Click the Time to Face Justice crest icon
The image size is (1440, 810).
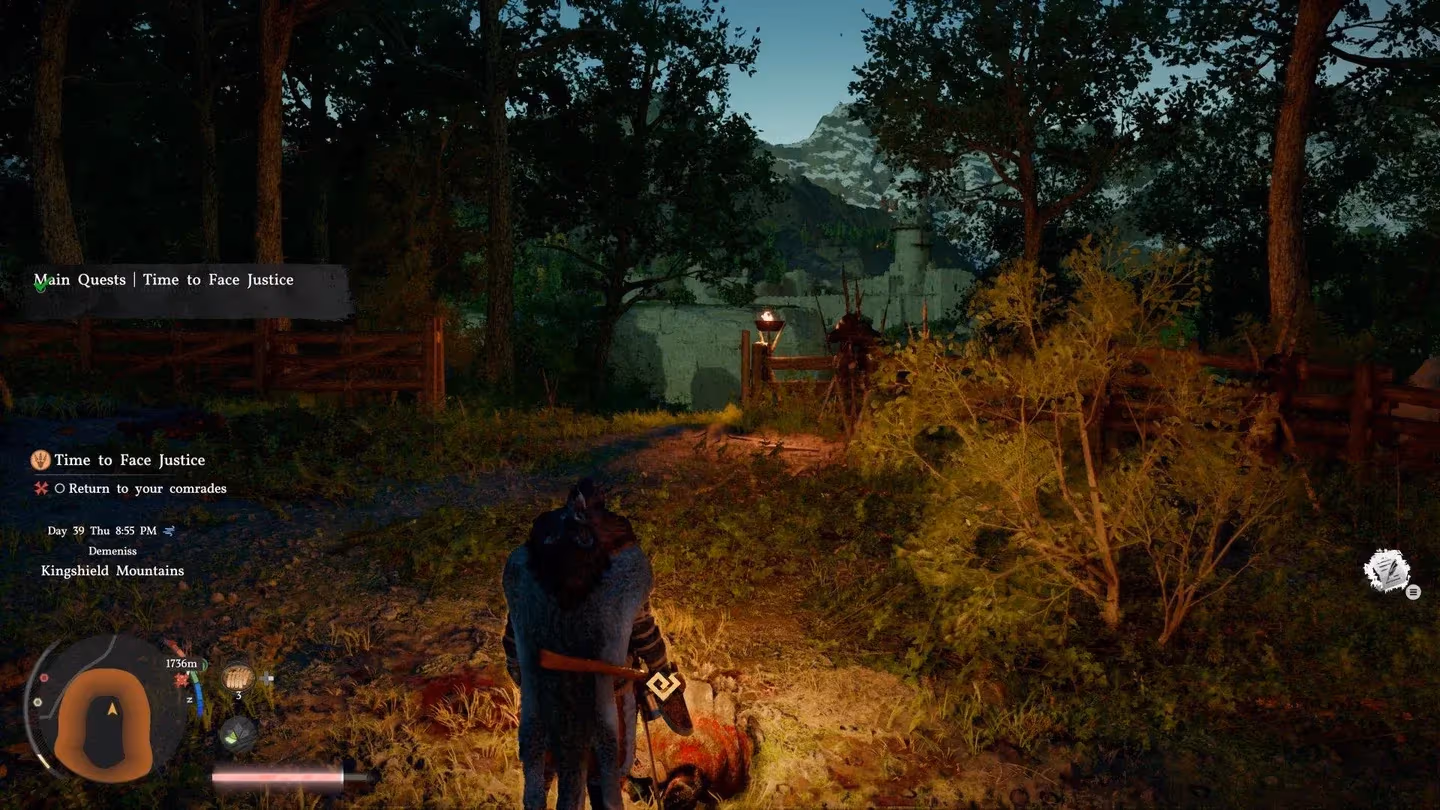40,462
